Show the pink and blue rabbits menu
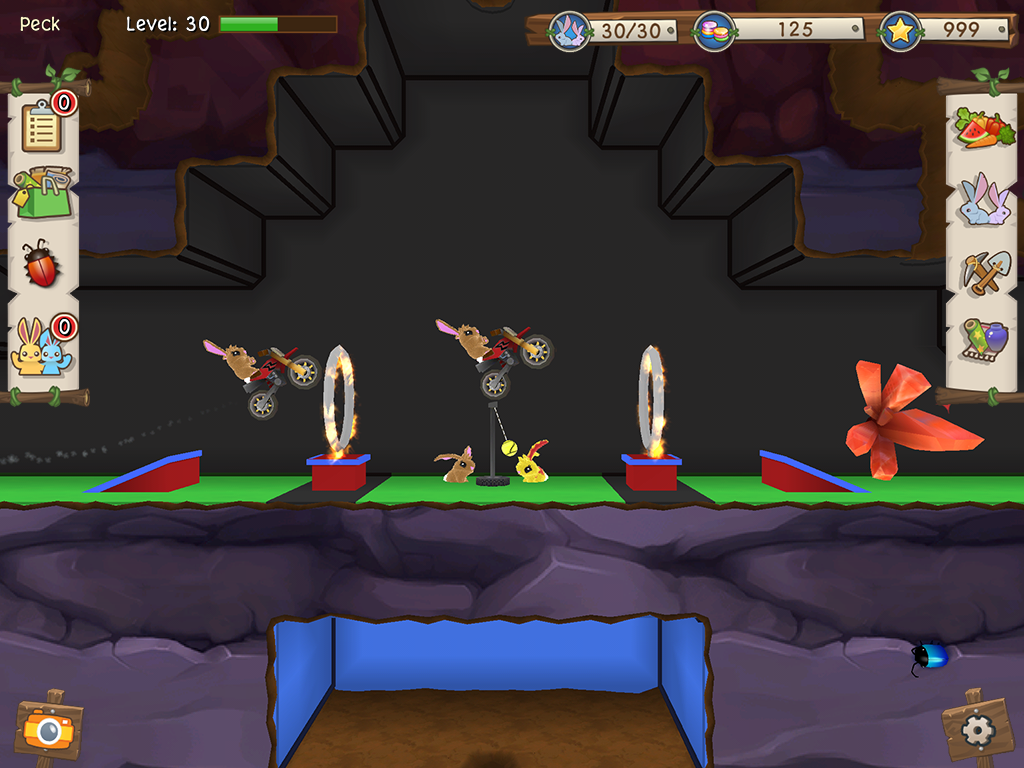The image size is (1024, 768). tap(984, 200)
